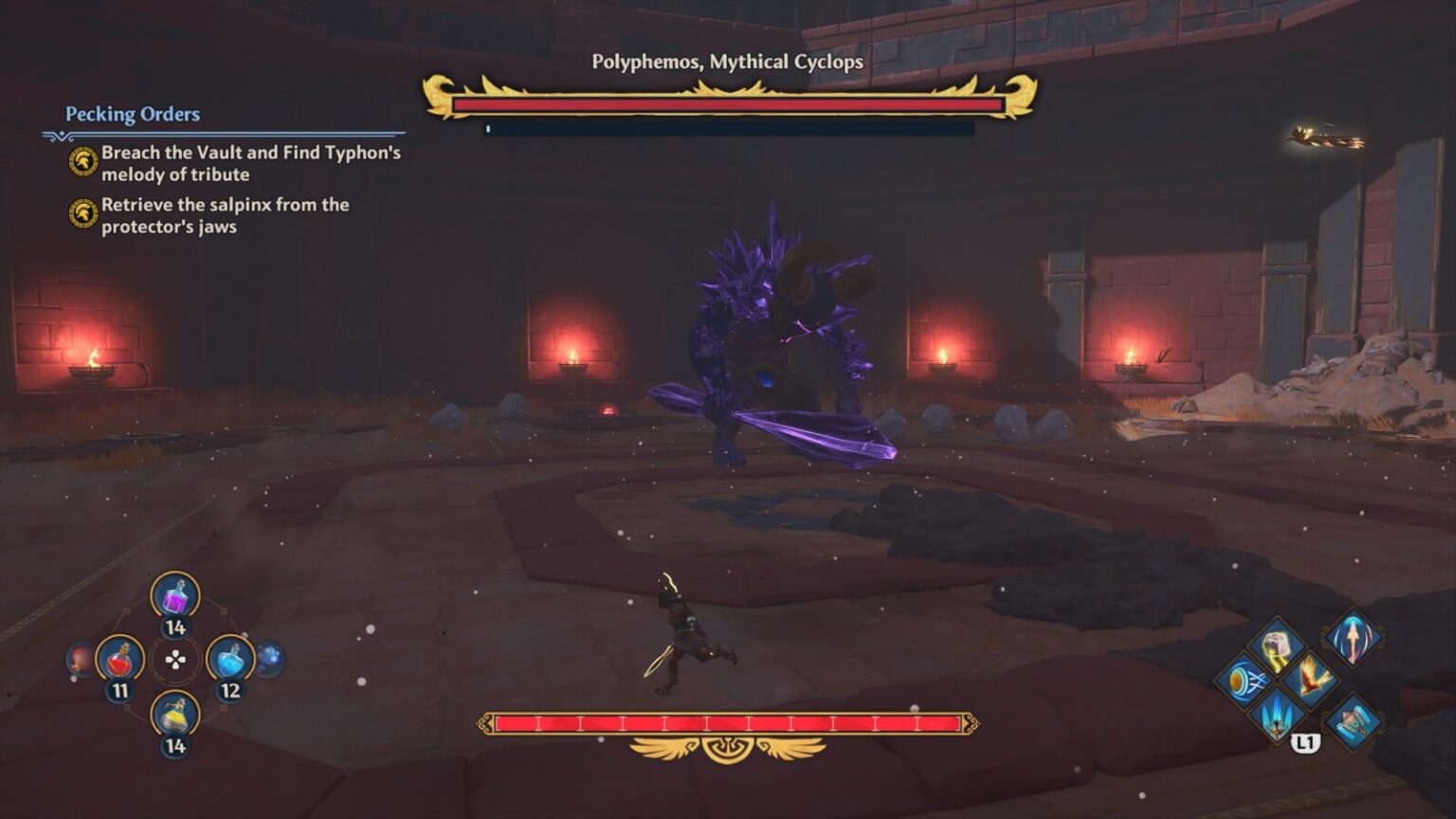The height and width of the screenshot is (819, 1456).
Task: Select the purple defense potion
Action: click(x=176, y=597)
